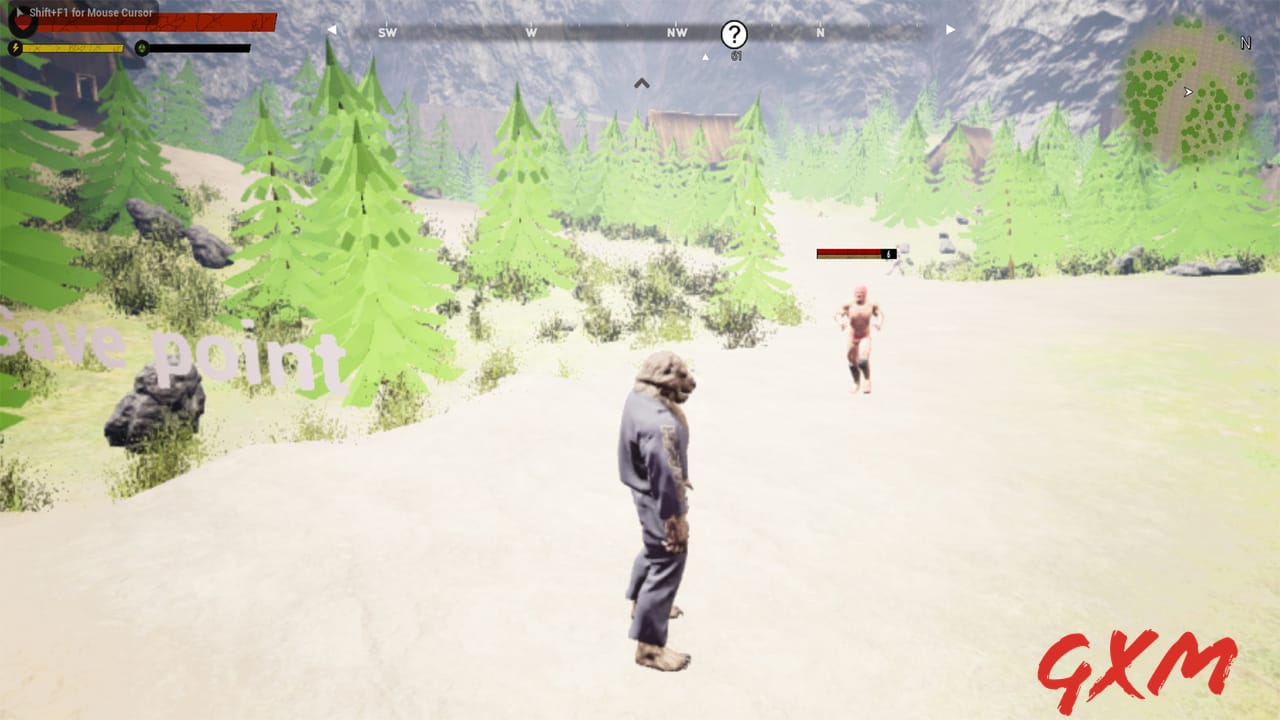The height and width of the screenshot is (720, 1280).
Task: Click the Save point text in the world
Action: [x=165, y=350]
